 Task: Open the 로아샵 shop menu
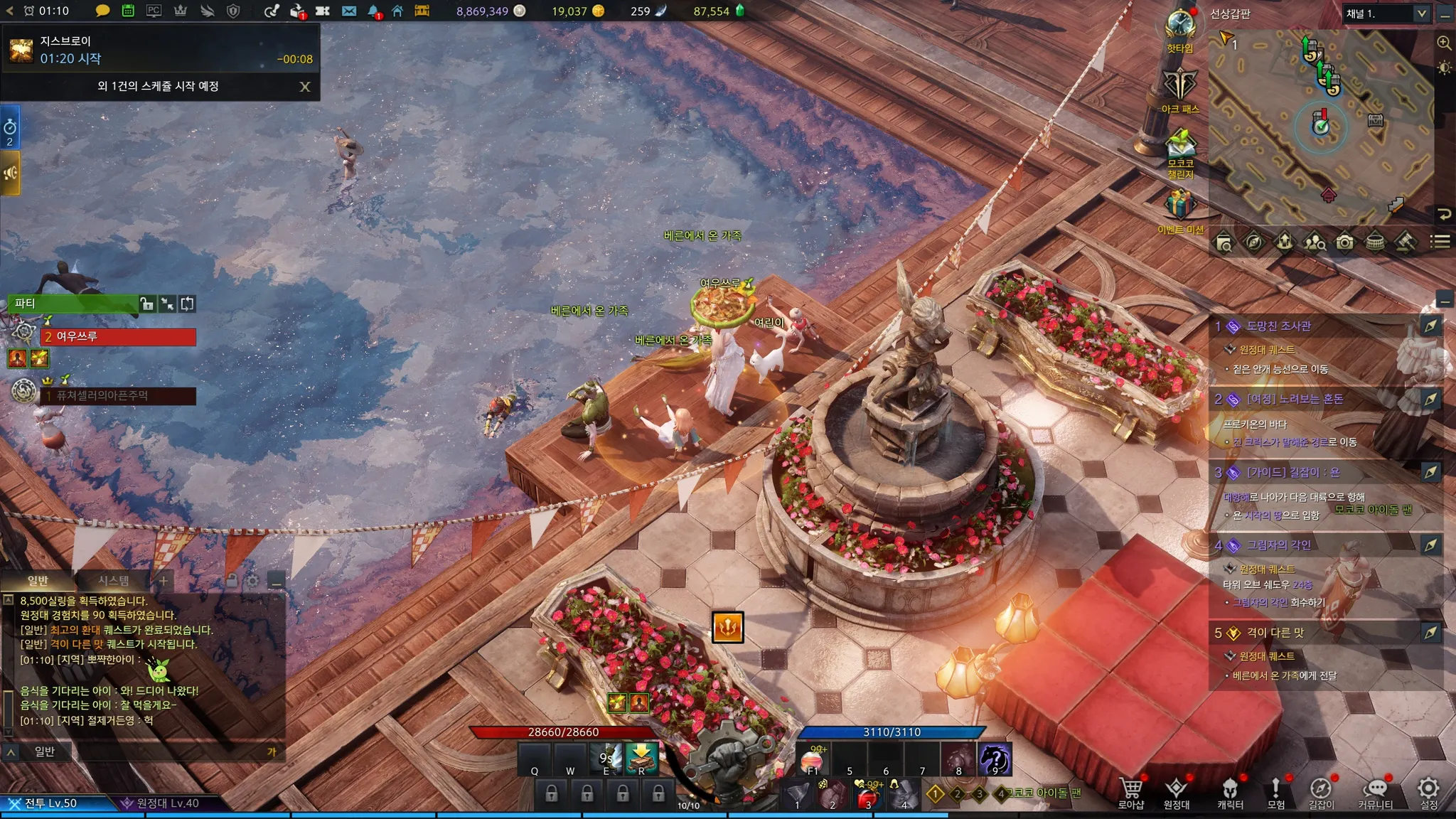[x=1130, y=791]
